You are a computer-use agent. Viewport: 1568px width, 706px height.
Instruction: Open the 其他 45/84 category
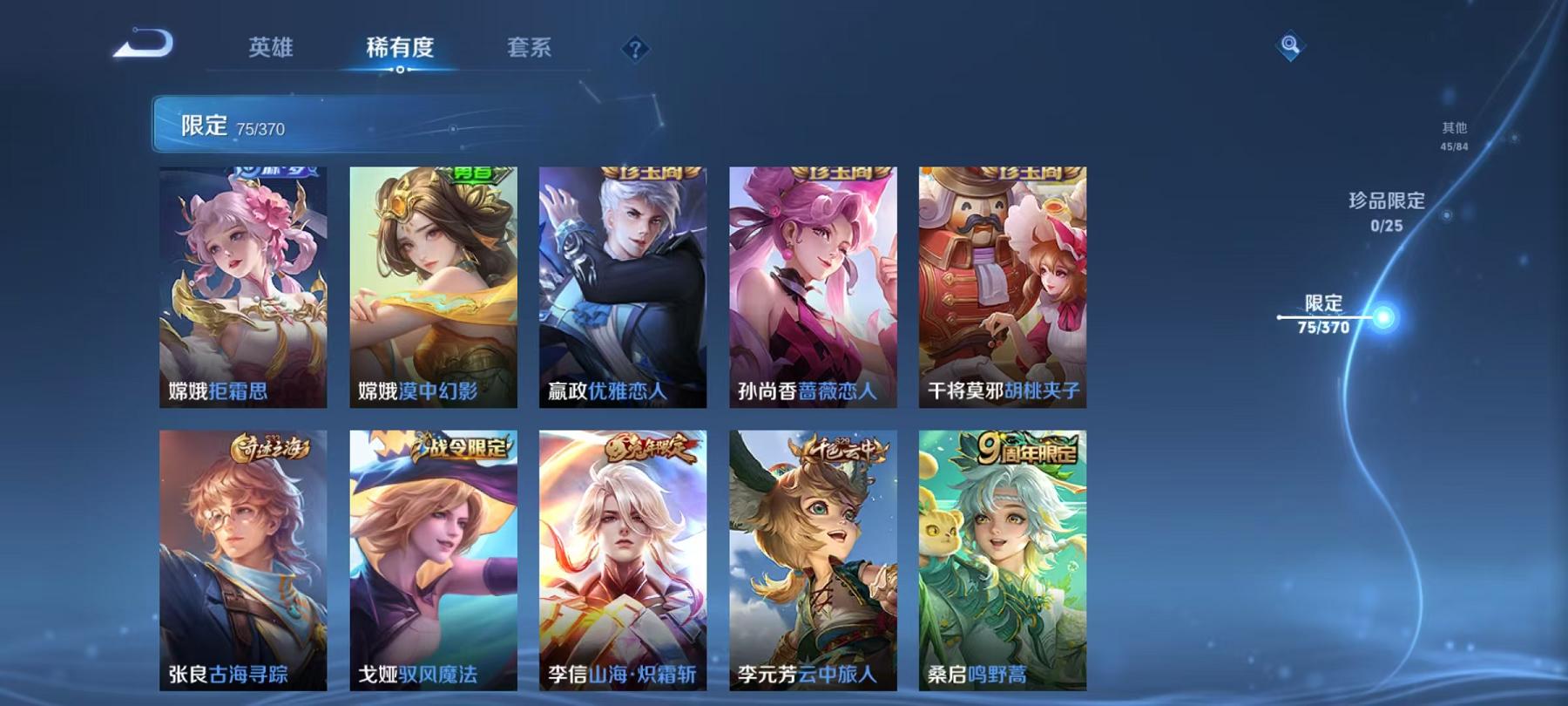[1454, 135]
